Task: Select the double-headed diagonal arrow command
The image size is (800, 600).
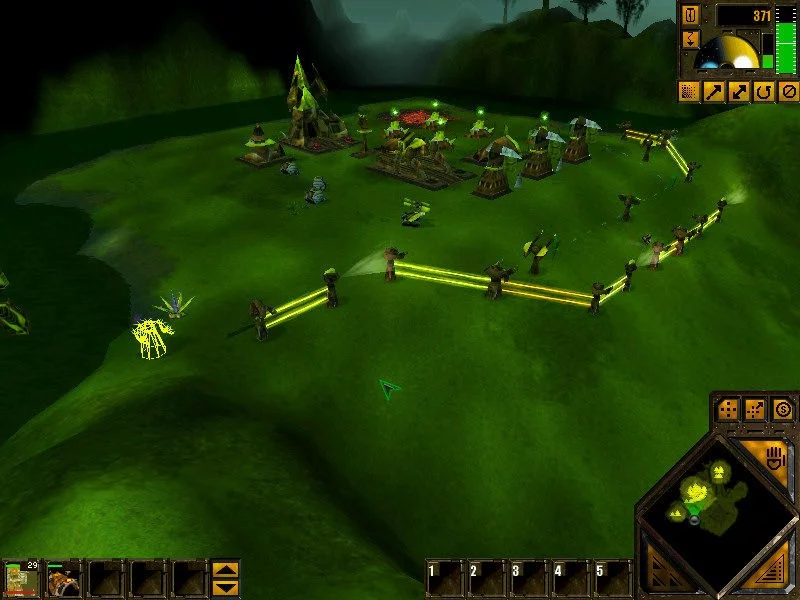Action: point(740,92)
